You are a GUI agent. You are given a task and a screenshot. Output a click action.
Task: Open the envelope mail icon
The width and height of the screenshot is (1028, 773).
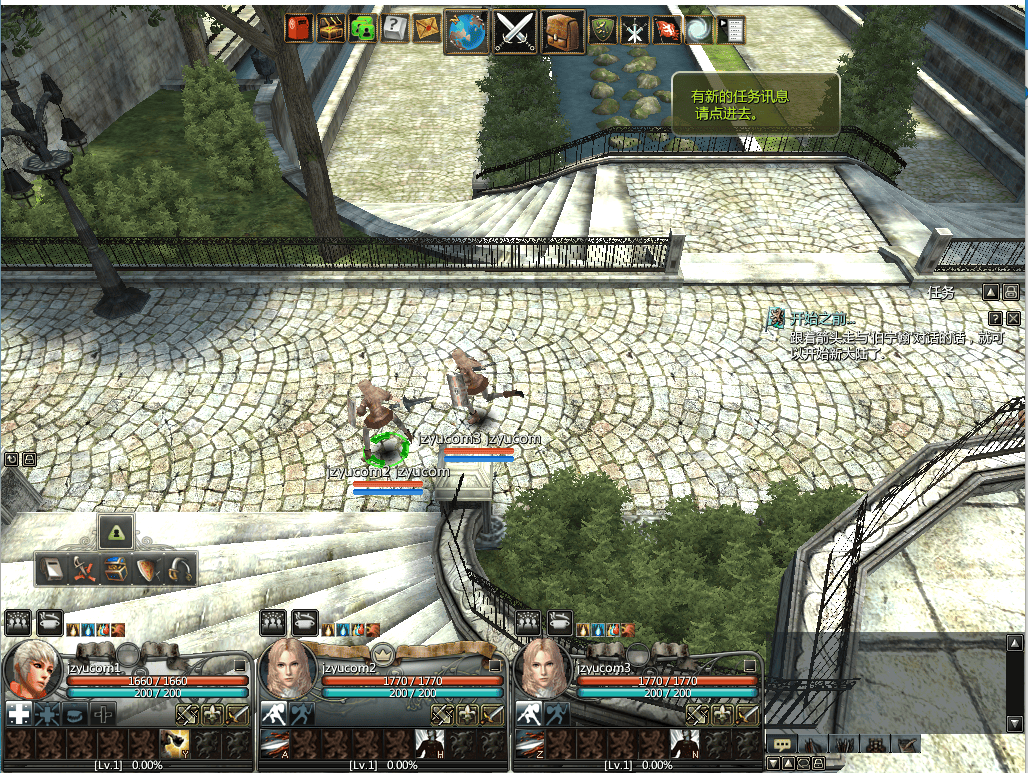[427, 30]
